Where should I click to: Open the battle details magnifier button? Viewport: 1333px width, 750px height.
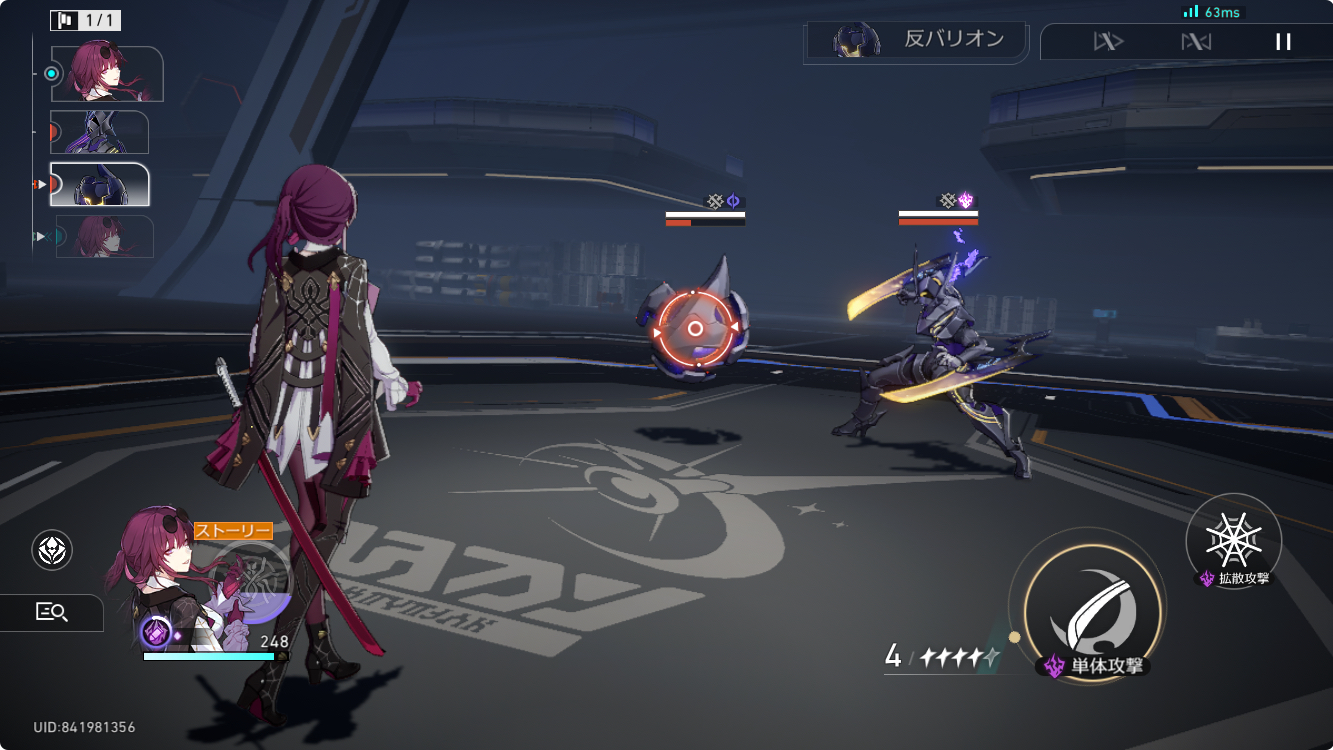pyautogui.click(x=52, y=612)
